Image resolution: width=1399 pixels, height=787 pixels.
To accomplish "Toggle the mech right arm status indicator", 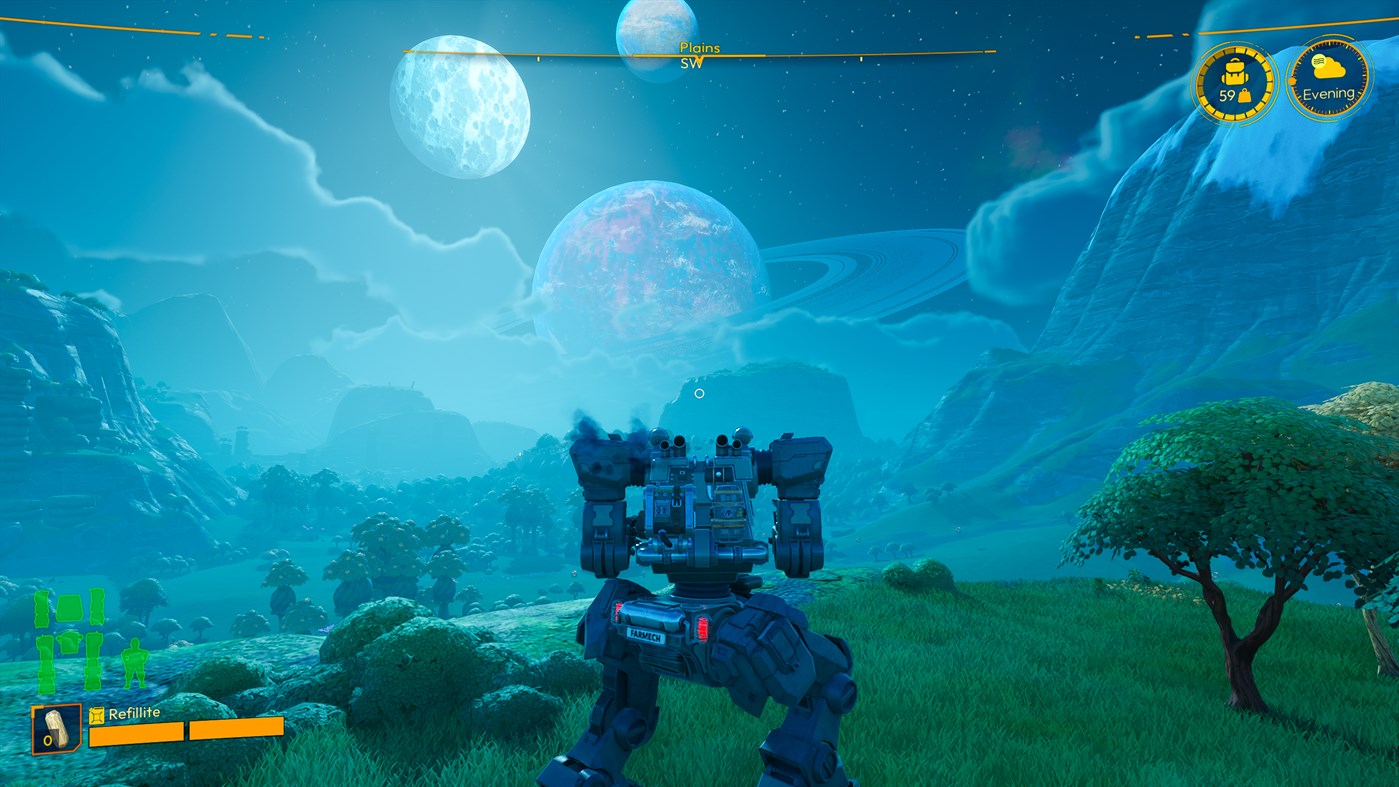I will tap(96, 607).
